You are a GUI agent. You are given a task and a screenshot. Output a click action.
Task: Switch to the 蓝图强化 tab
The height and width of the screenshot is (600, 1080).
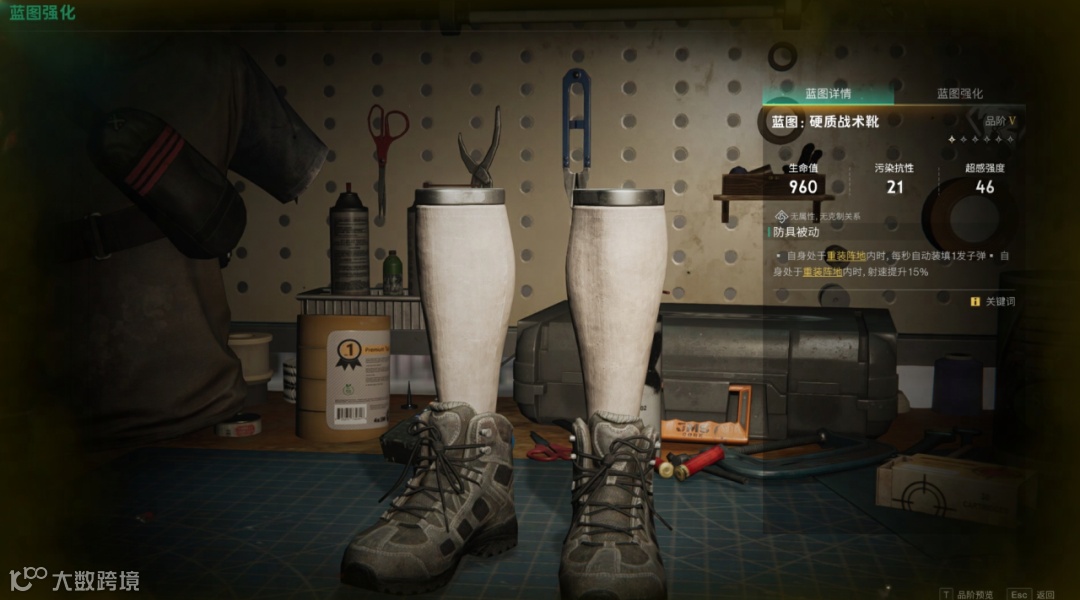[959, 94]
